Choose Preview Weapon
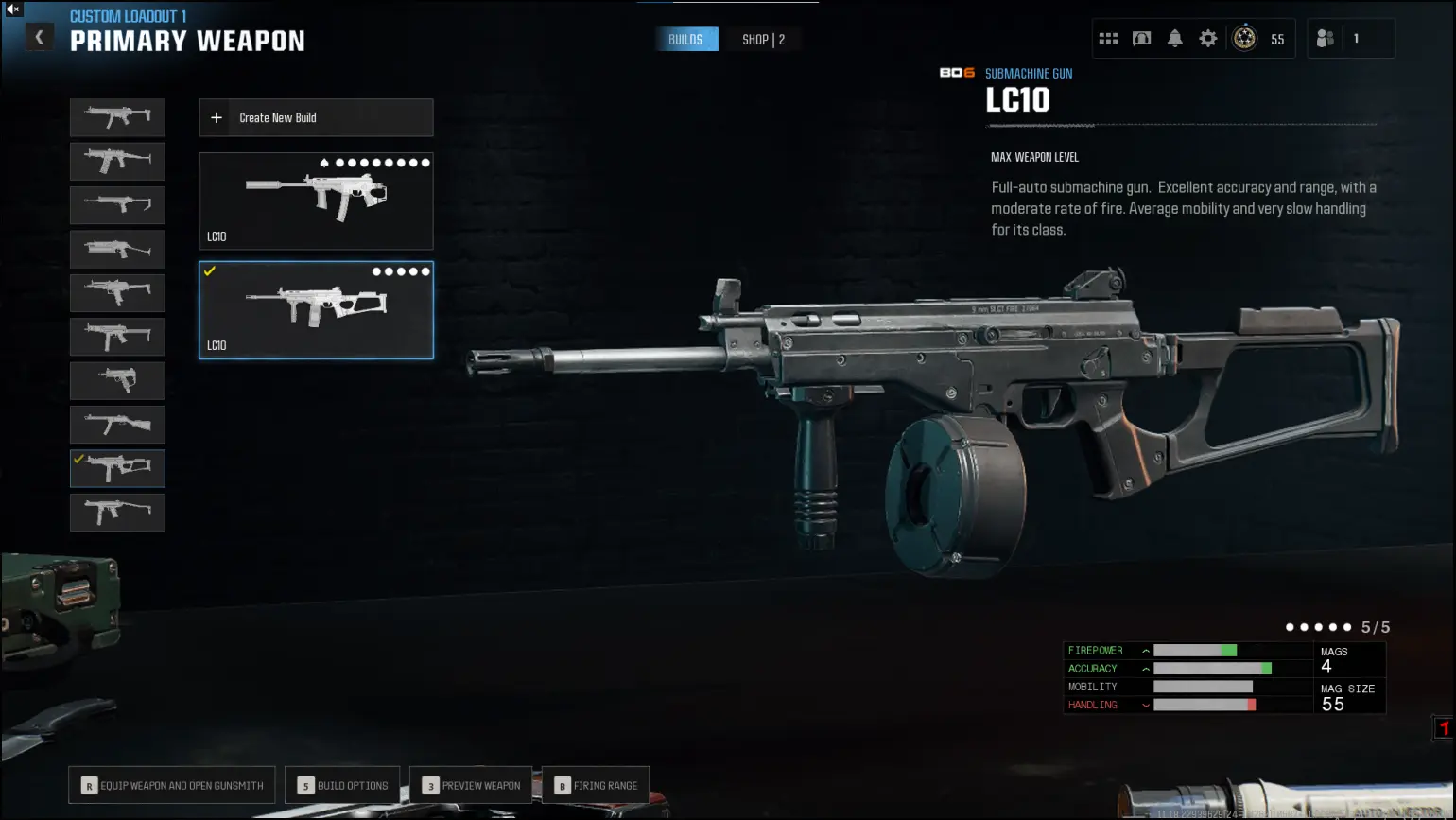The width and height of the screenshot is (1456, 820). point(471,785)
